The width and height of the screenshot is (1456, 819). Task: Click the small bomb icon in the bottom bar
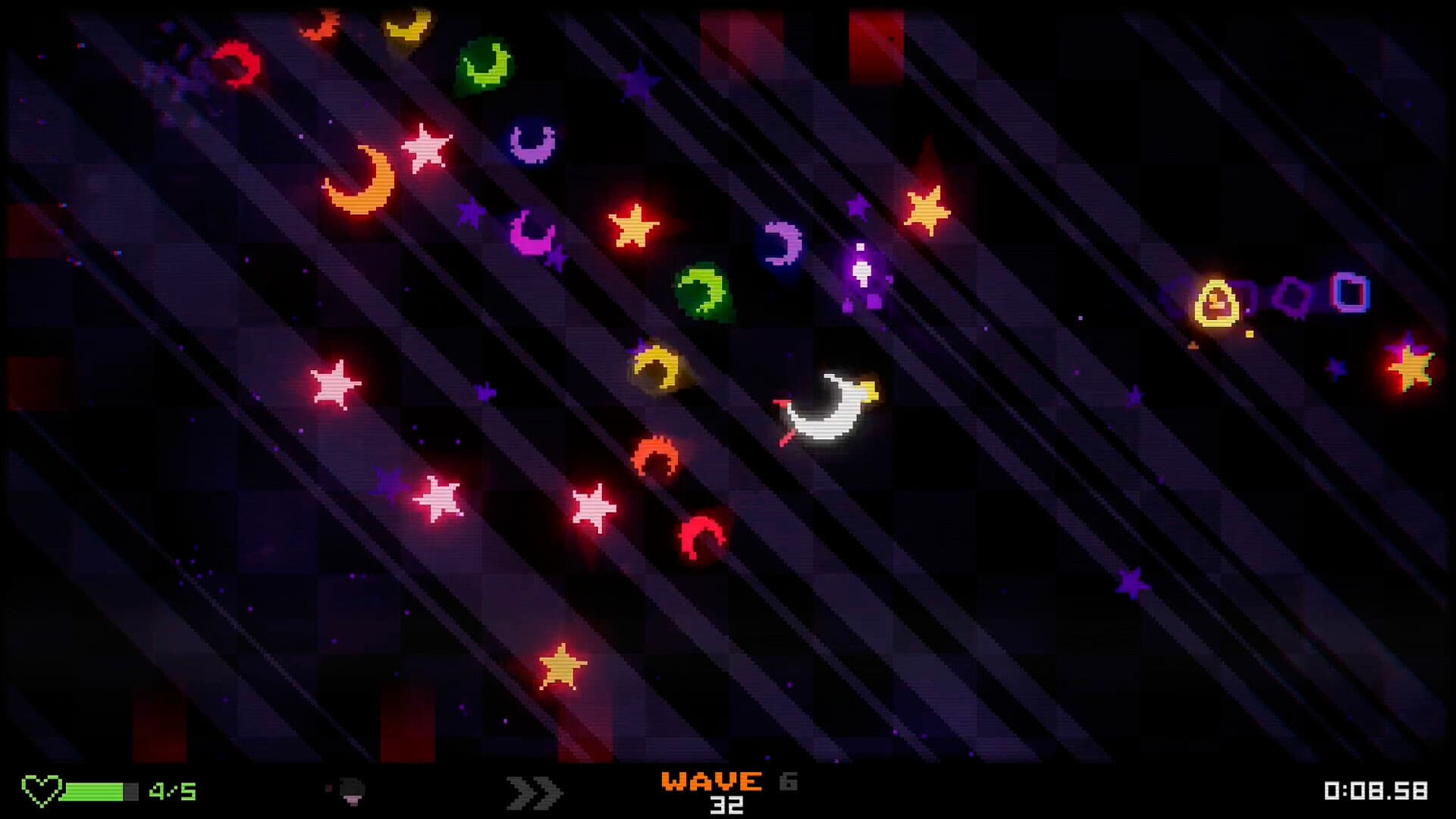coord(349,789)
